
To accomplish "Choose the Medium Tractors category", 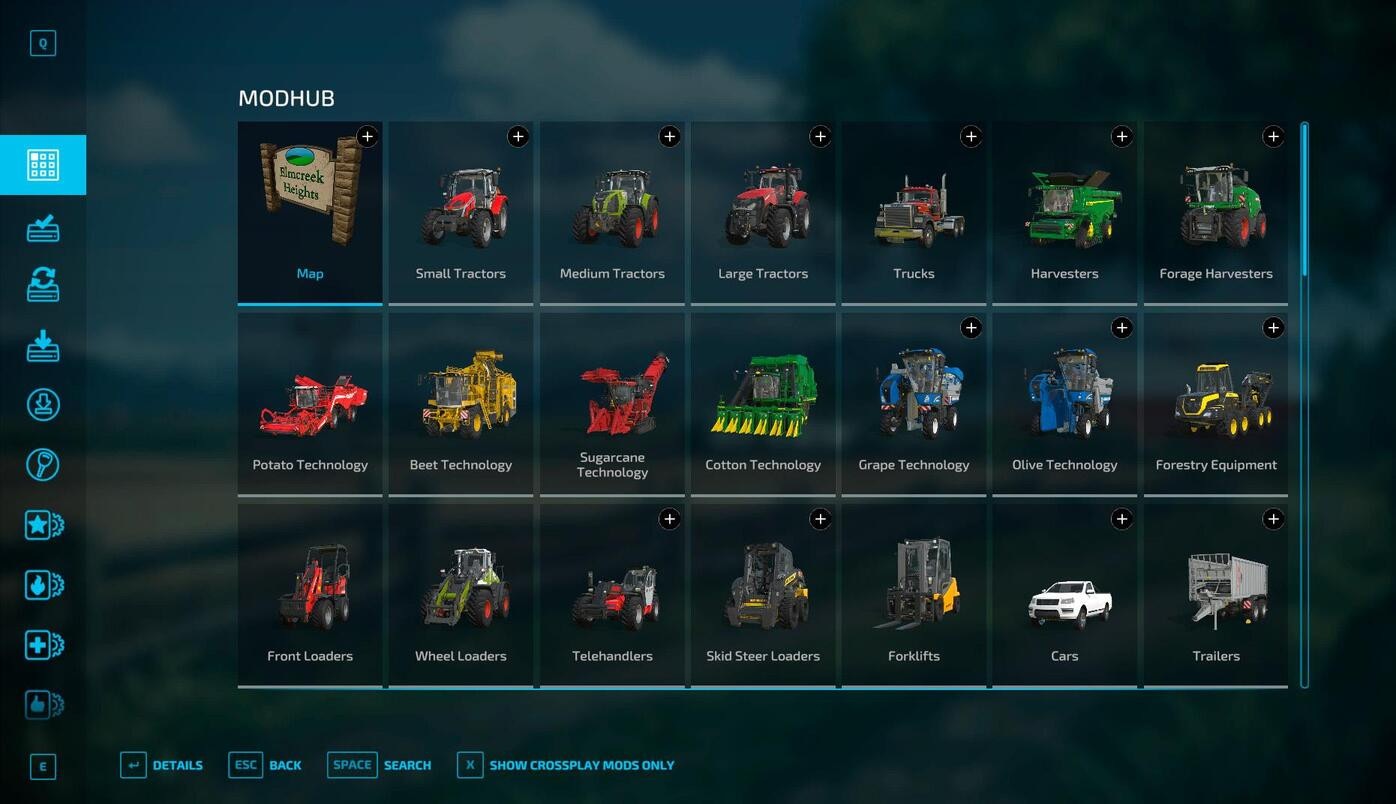I will pyautogui.click(x=612, y=212).
